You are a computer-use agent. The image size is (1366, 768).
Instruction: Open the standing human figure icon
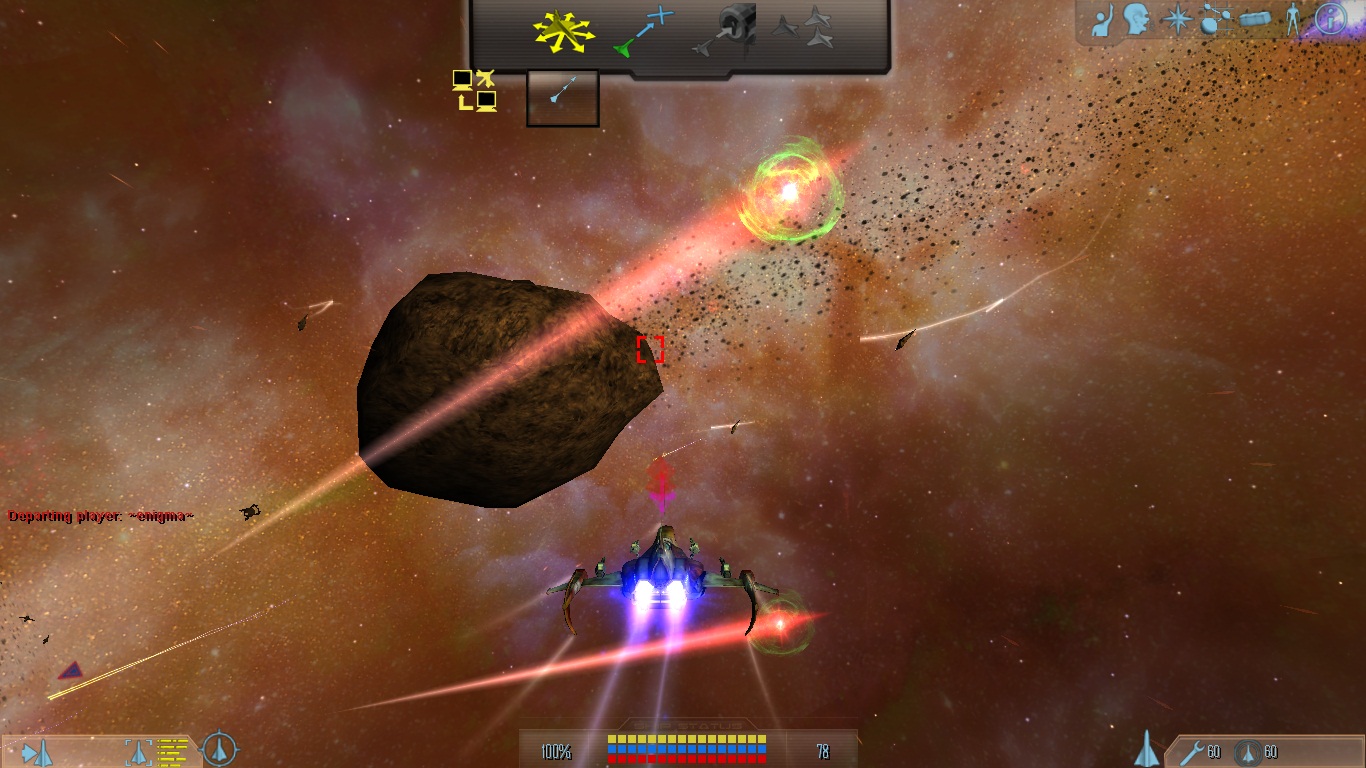[1294, 20]
